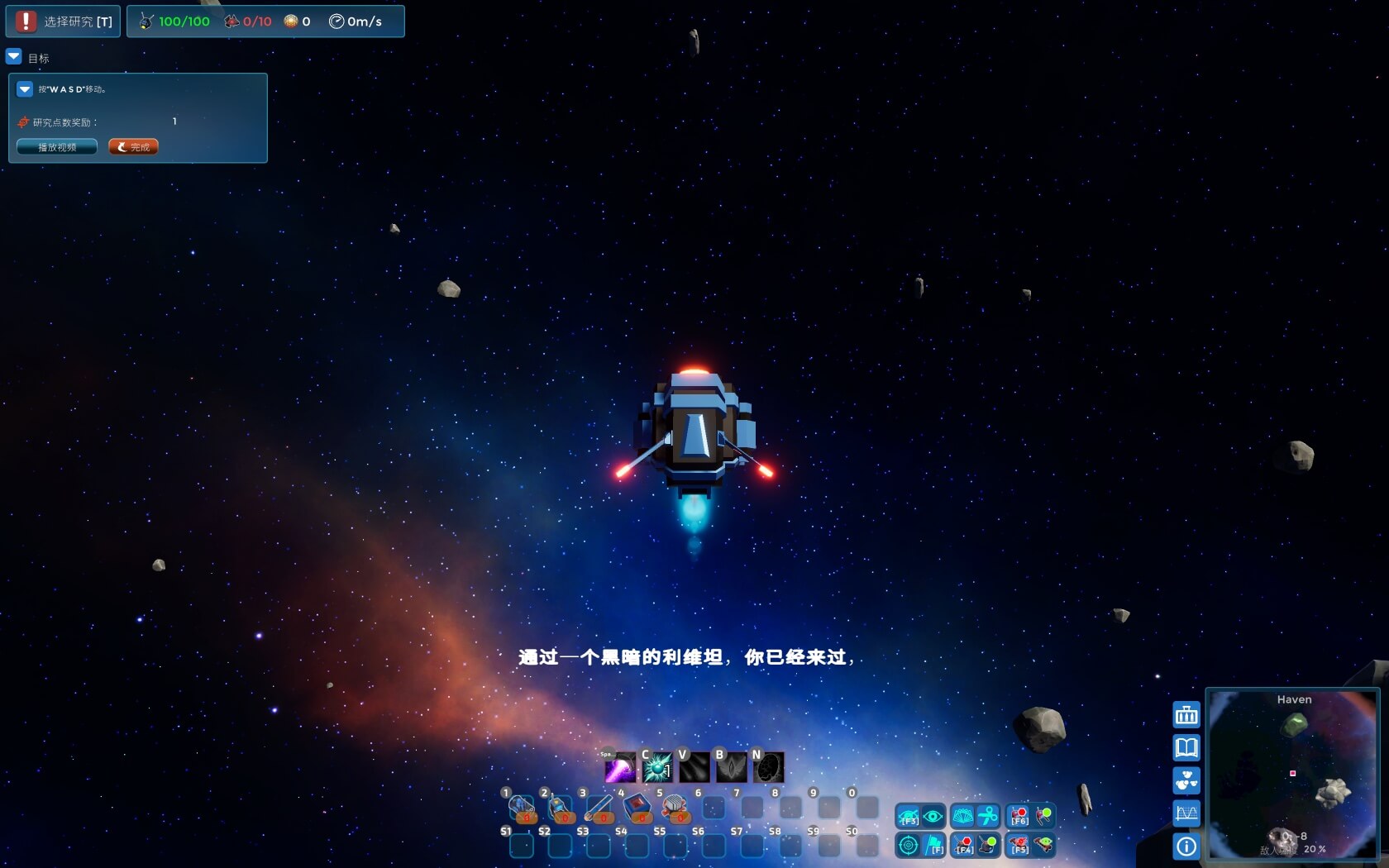Select the flag marker tool [F]

pyautogui.click(x=933, y=845)
